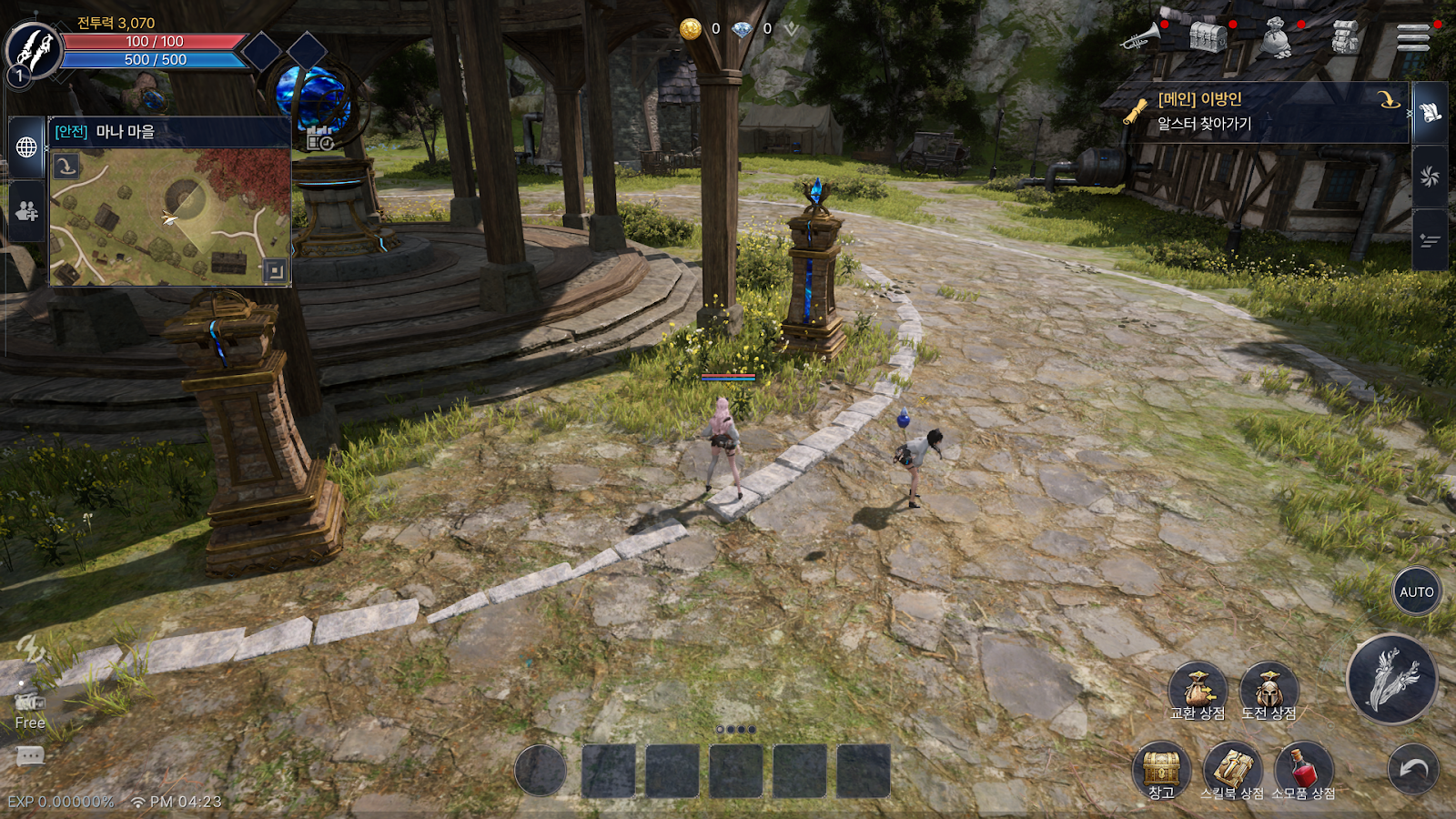Open the 교환 상점 exchange shop

1198,692
